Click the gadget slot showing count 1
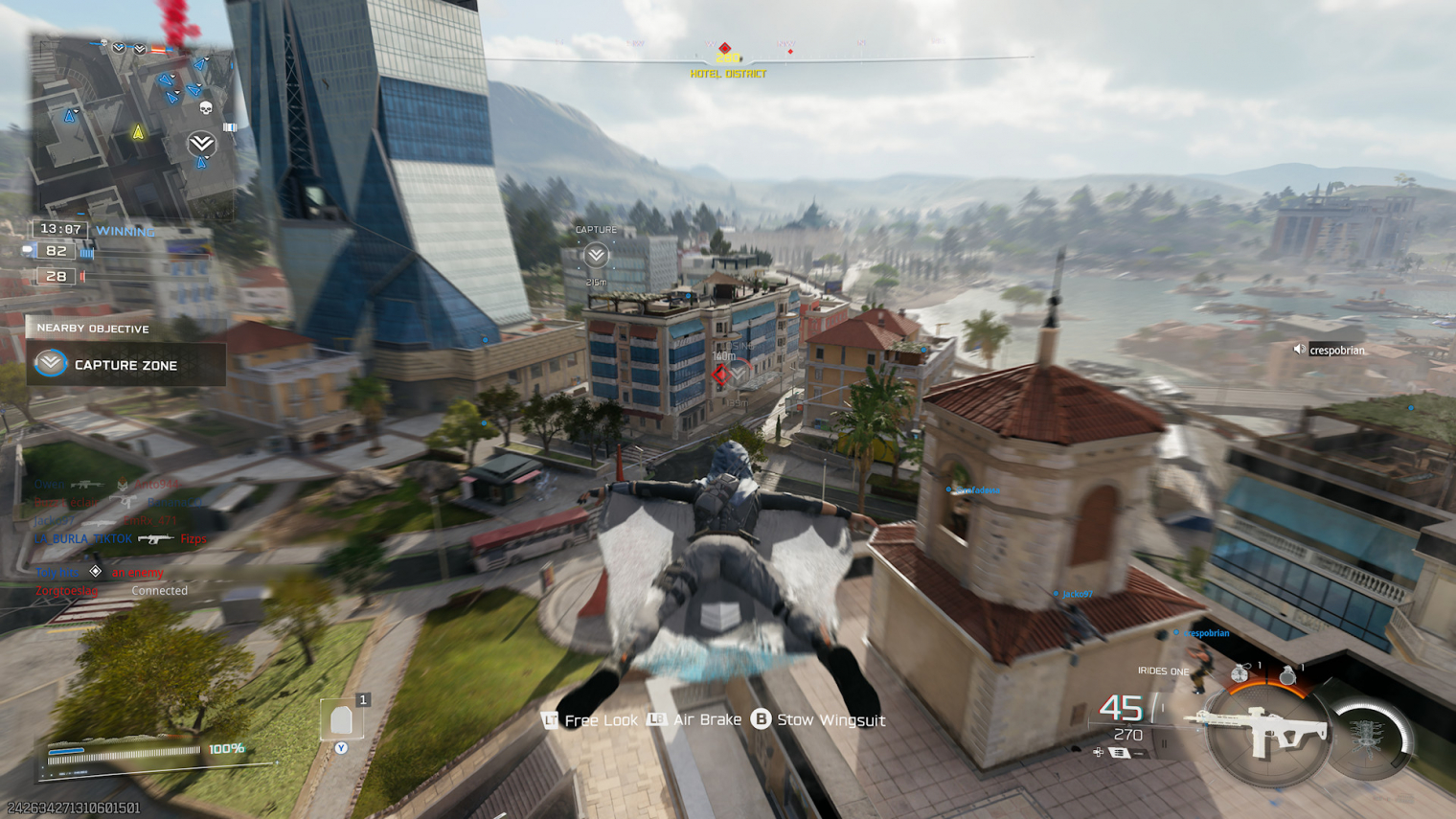This screenshot has height=819, width=1456. (342, 720)
